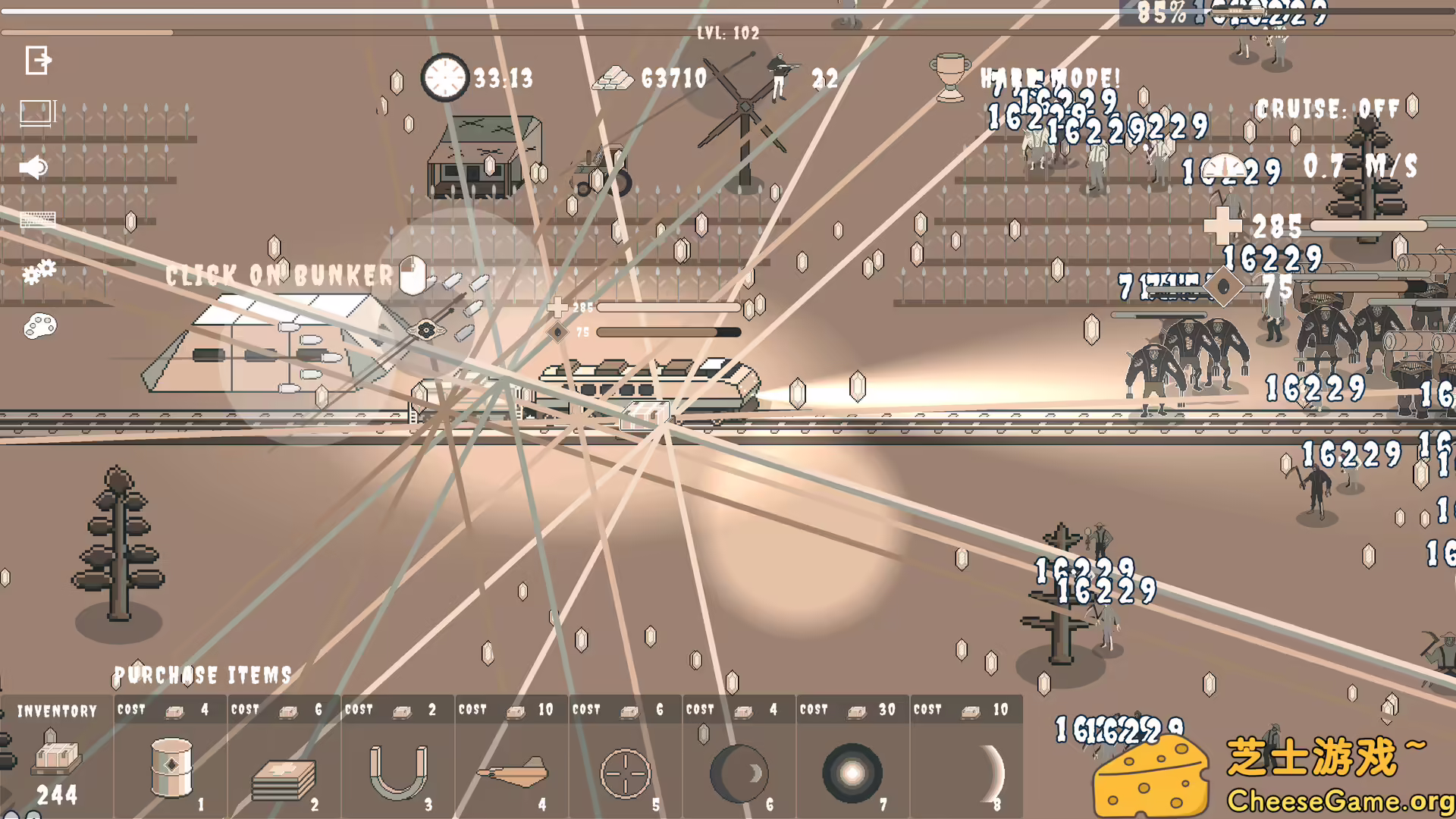Buy the medkit stack costing 6
The image size is (1456, 819).
(x=284, y=770)
